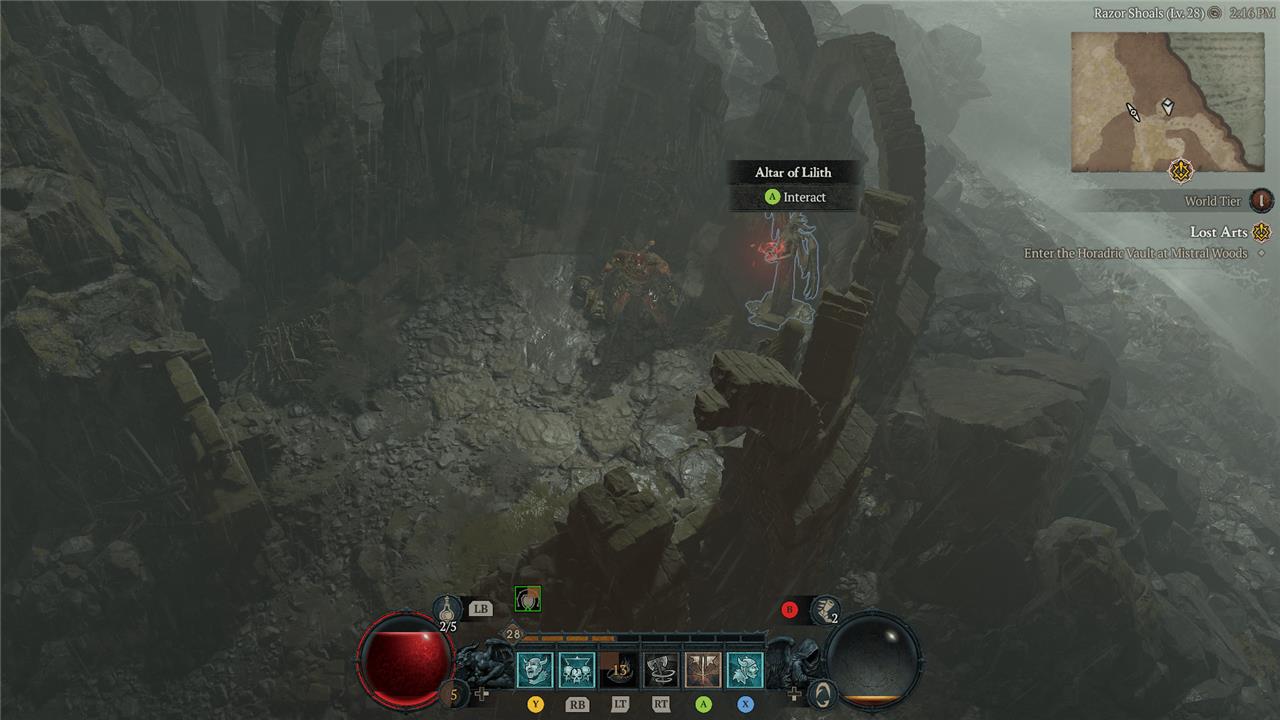Drink a healing potion from the flask icon
The image size is (1280, 720).
(447, 607)
